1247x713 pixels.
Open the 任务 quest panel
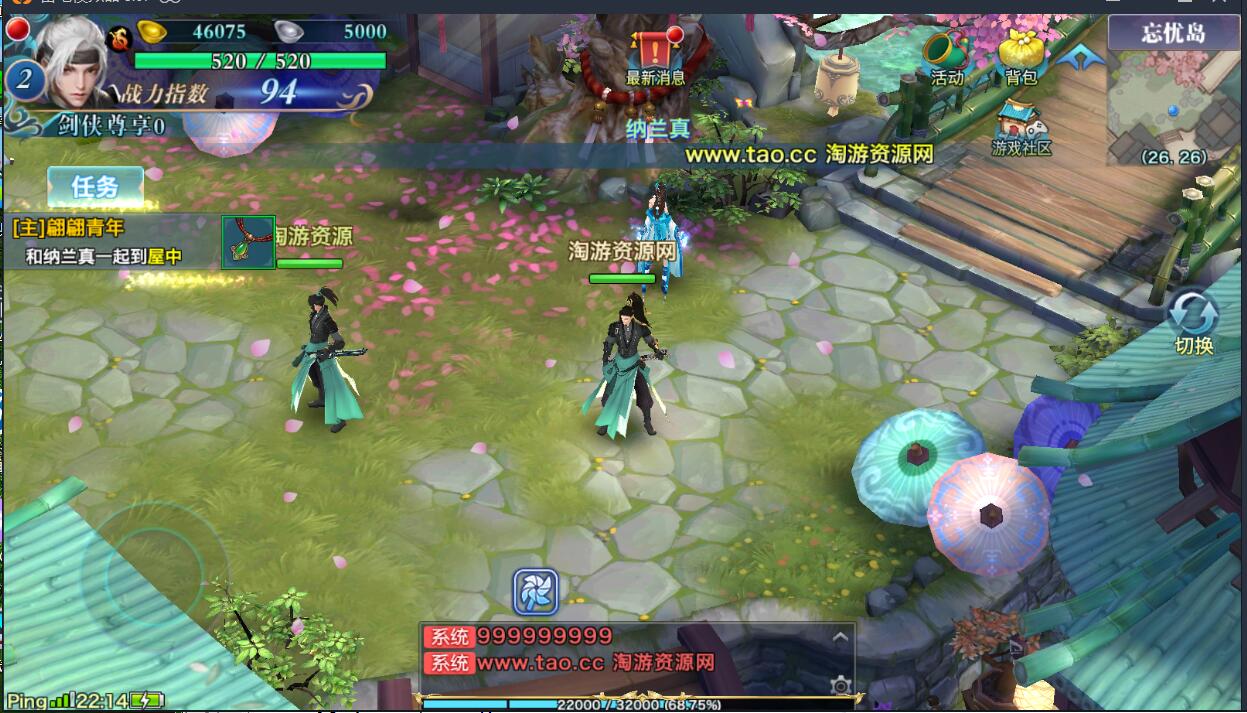click(95, 187)
